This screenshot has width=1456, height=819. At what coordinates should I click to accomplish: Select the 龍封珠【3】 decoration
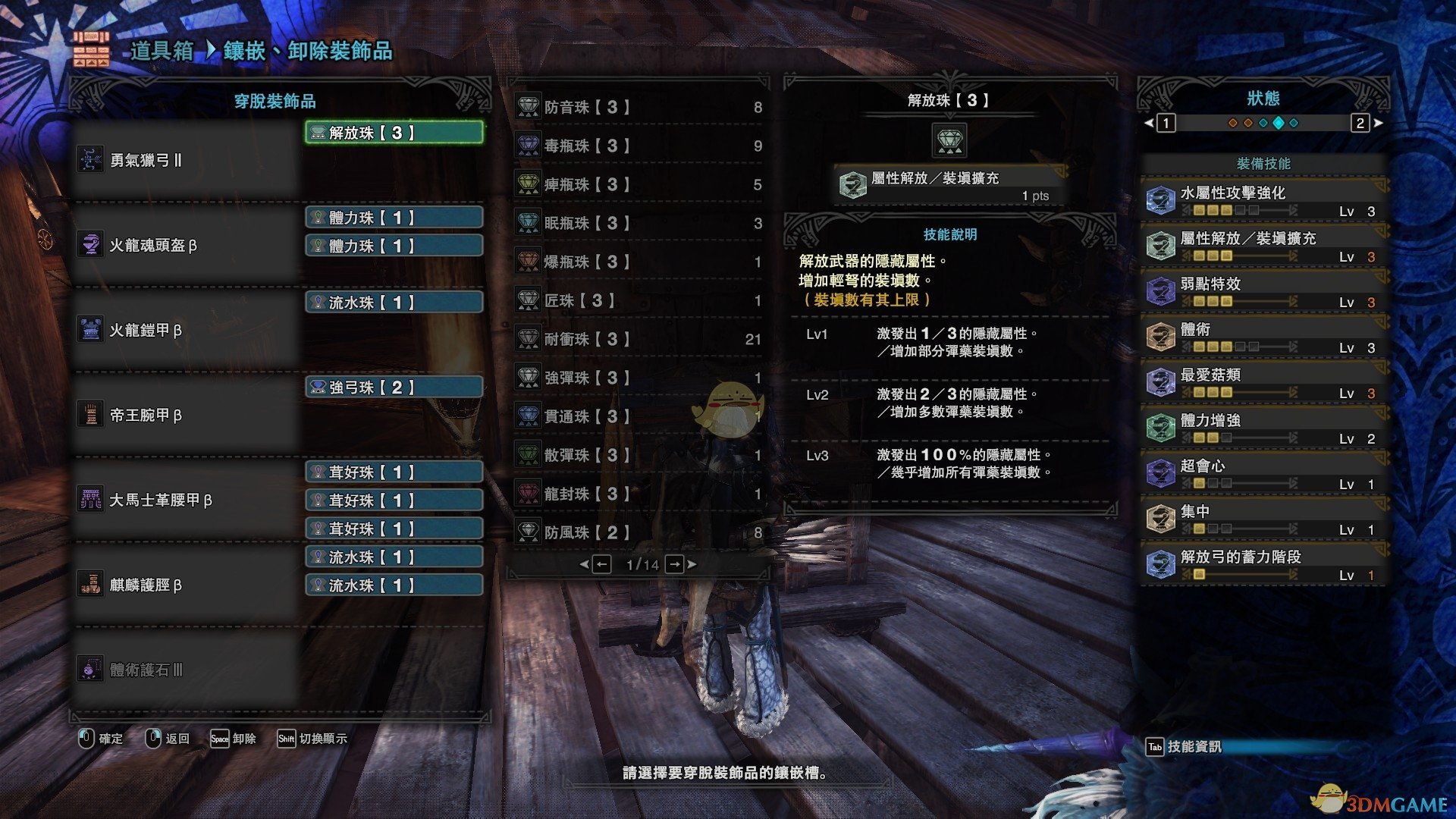point(639,494)
